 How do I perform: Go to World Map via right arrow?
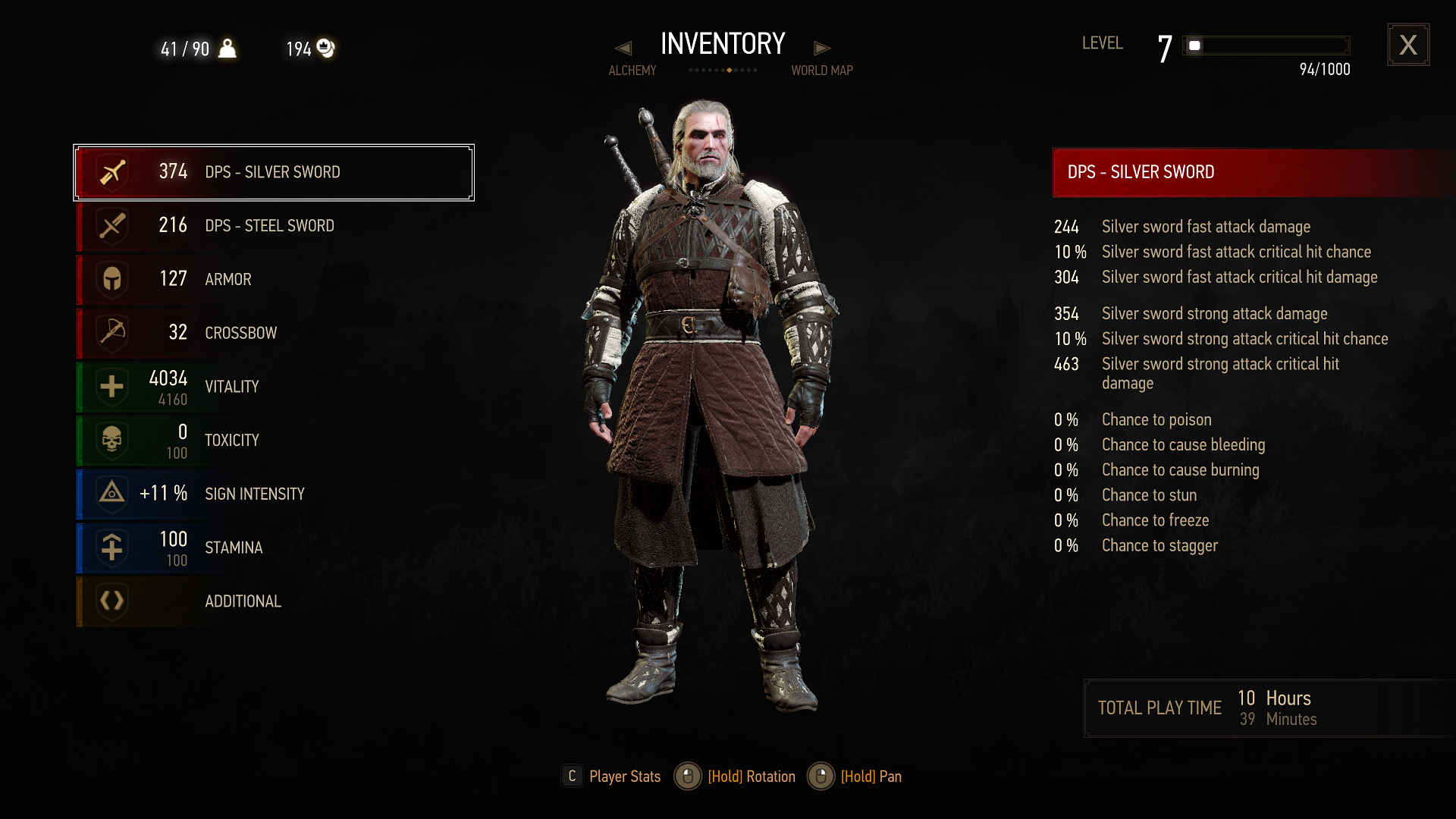click(822, 49)
